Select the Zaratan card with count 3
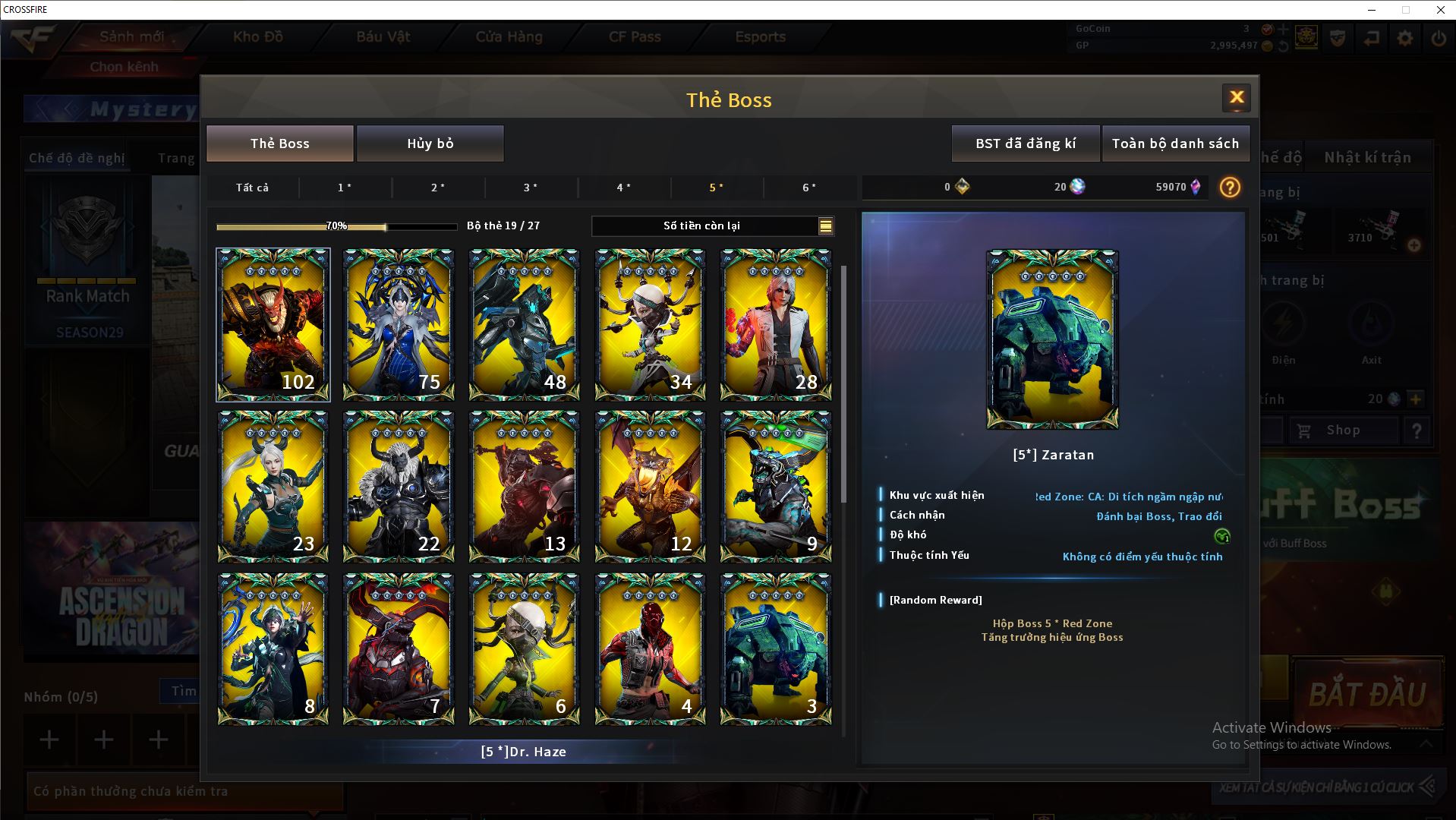This screenshot has width=1456, height=820. pos(775,648)
